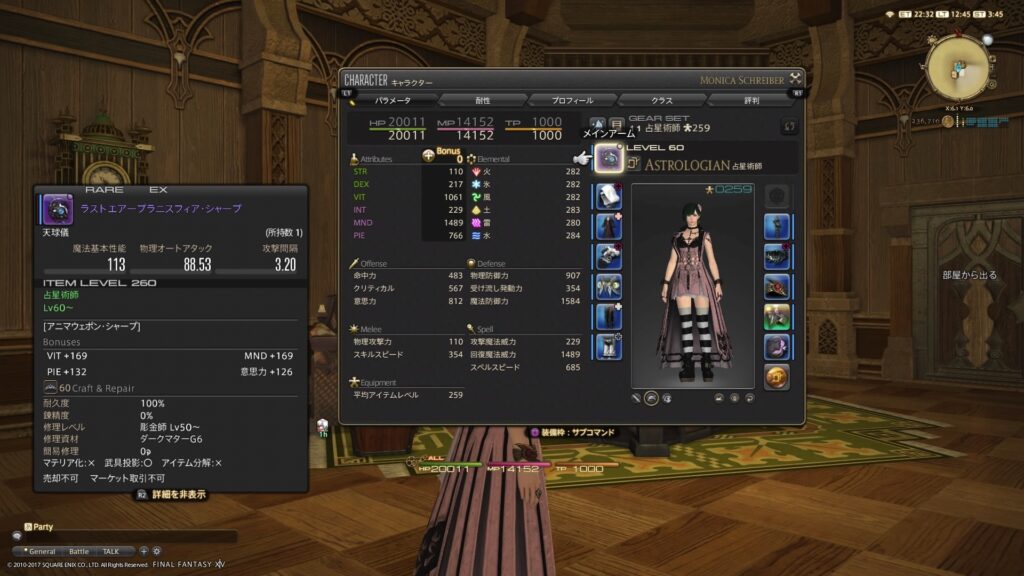Switch to the 耐性 tab
Screen dimensions: 1024x576
click(x=482, y=100)
